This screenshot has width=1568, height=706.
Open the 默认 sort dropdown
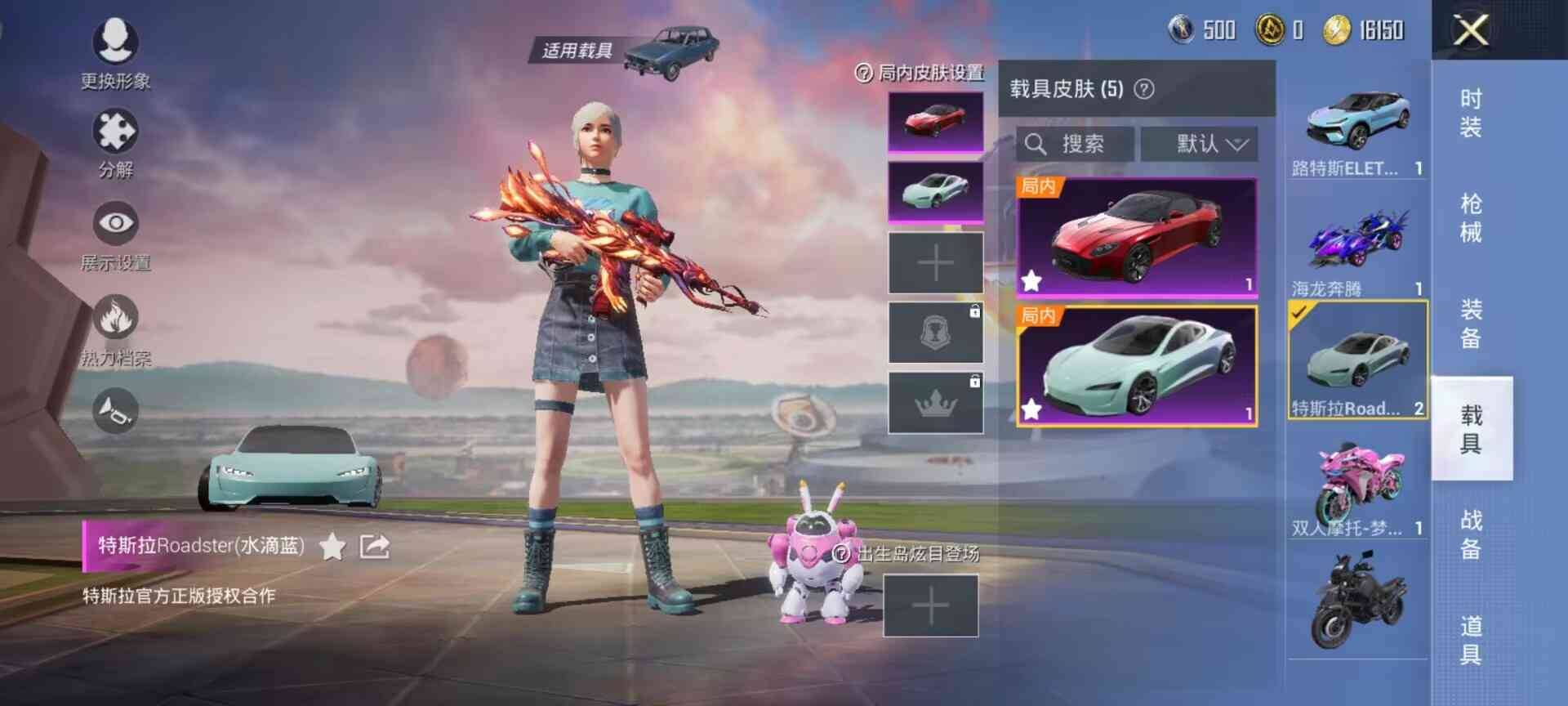[1199, 144]
